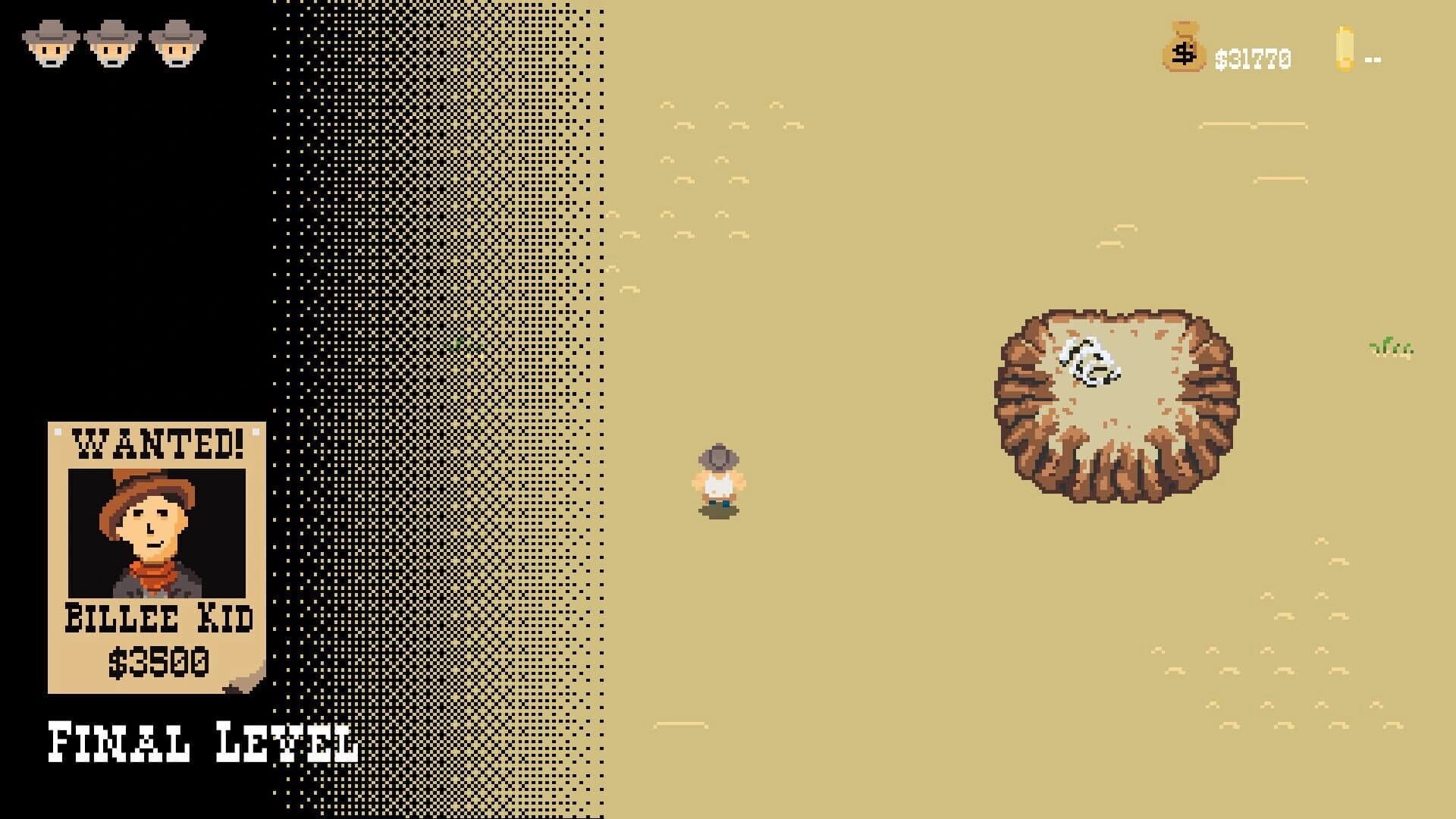Image resolution: width=1456 pixels, height=819 pixels.
Task: Select the ammo bullet icon
Action: [1344, 48]
